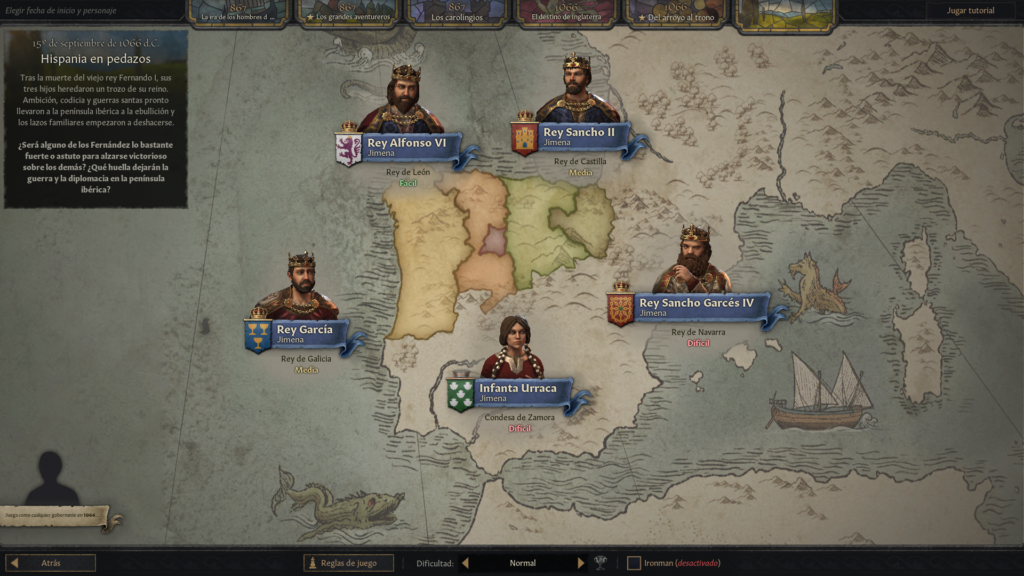Image resolution: width=1024 pixels, height=576 pixels.
Task: Click the play-as-any-ruler in 1066 banner
Action: tap(58, 517)
